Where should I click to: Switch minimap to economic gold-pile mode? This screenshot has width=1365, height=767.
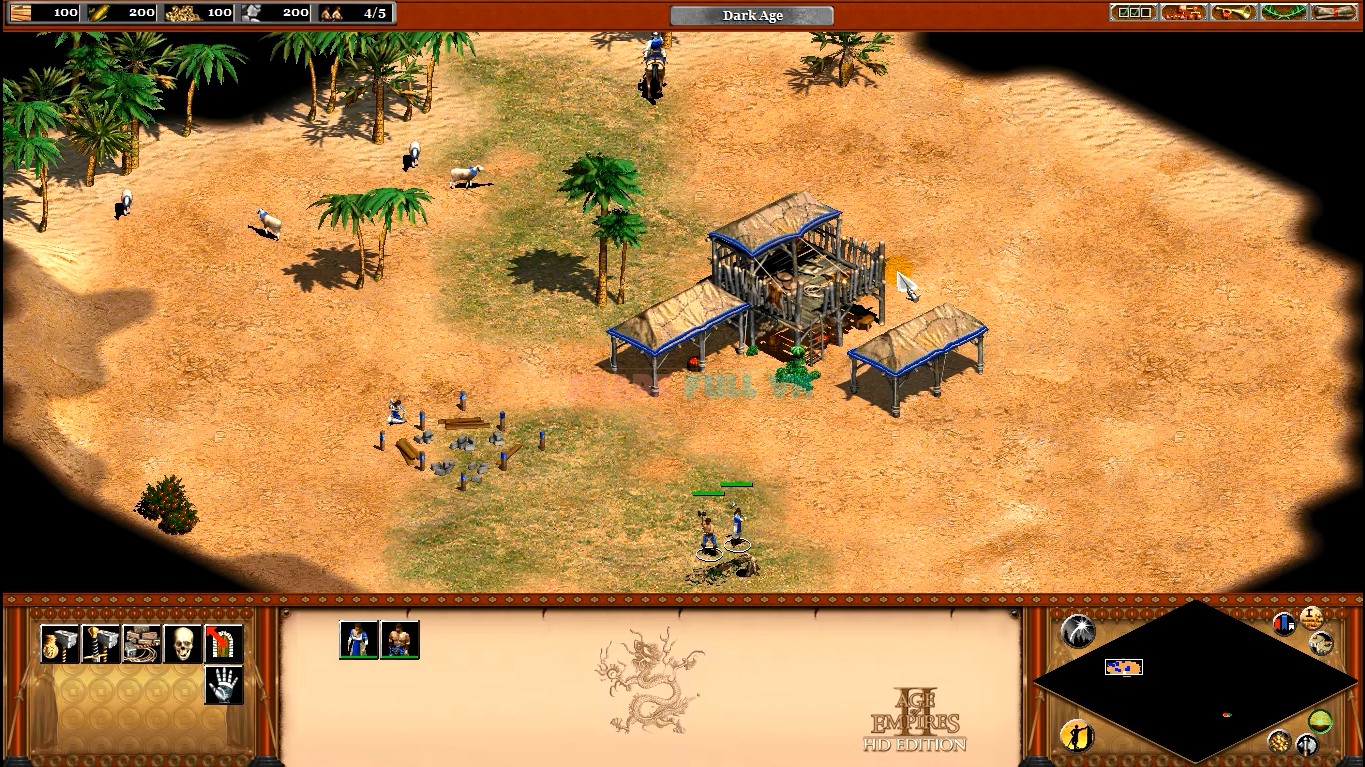pos(1279,741)
